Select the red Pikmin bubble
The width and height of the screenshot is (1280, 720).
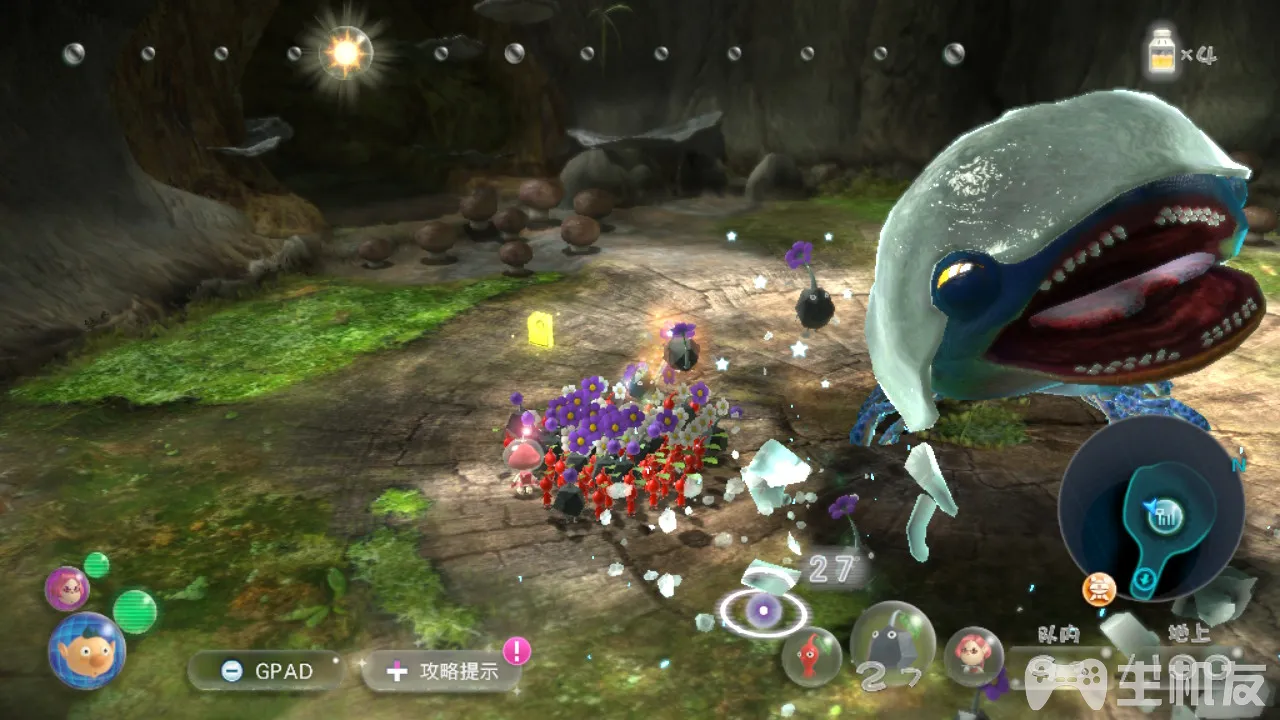coord(811,656)
